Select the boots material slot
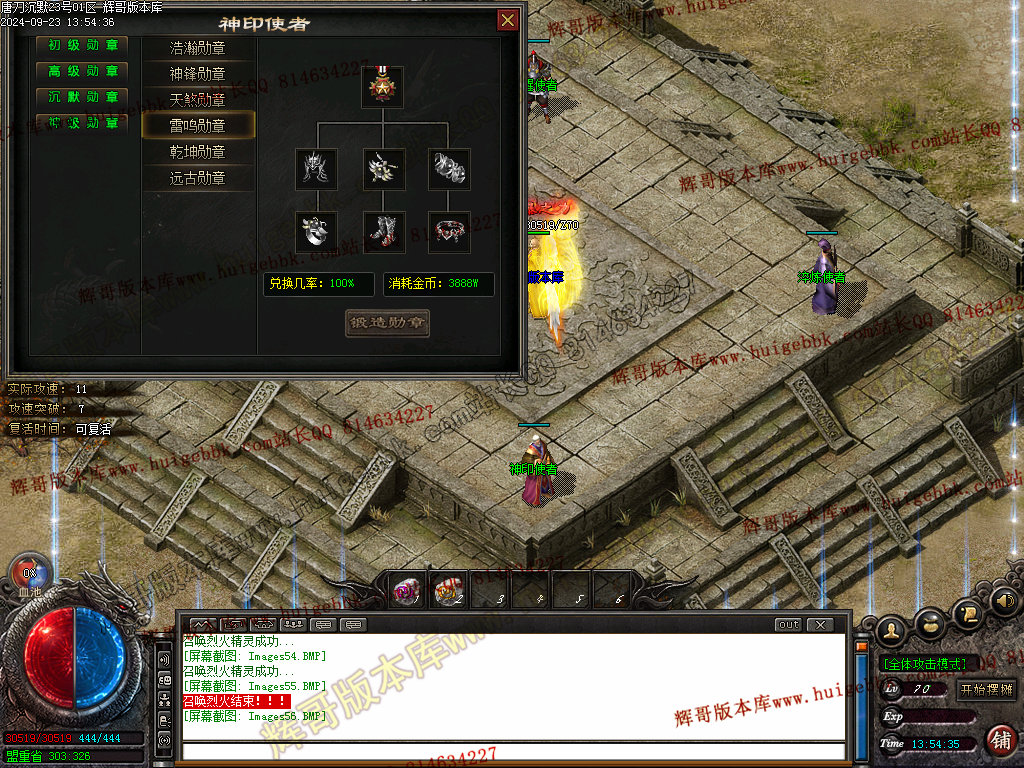Image resolution: width=1024 pixels, height=768 pixels. (383, 232)
